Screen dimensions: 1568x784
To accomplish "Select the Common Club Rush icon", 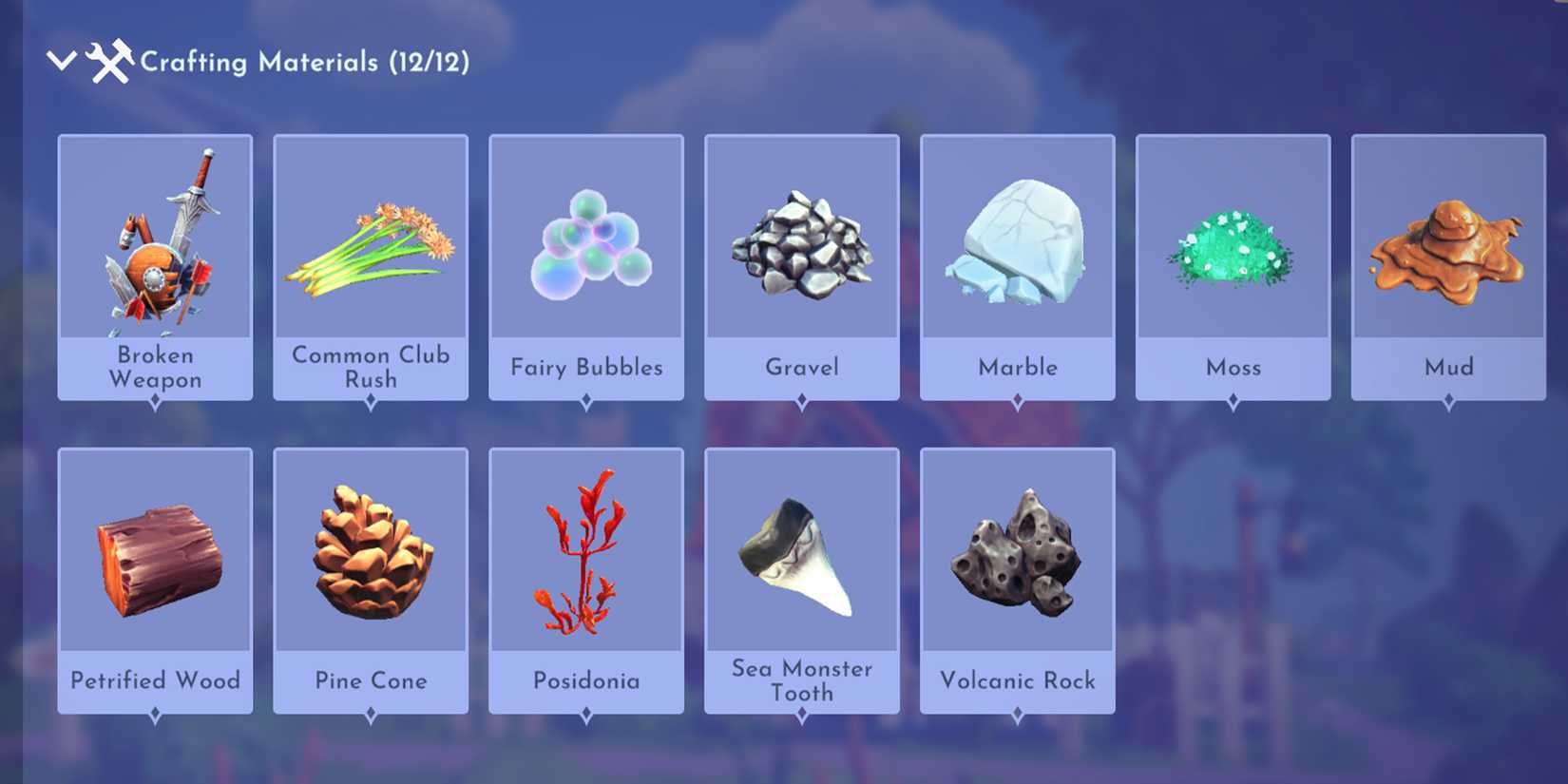I will 371,238.
